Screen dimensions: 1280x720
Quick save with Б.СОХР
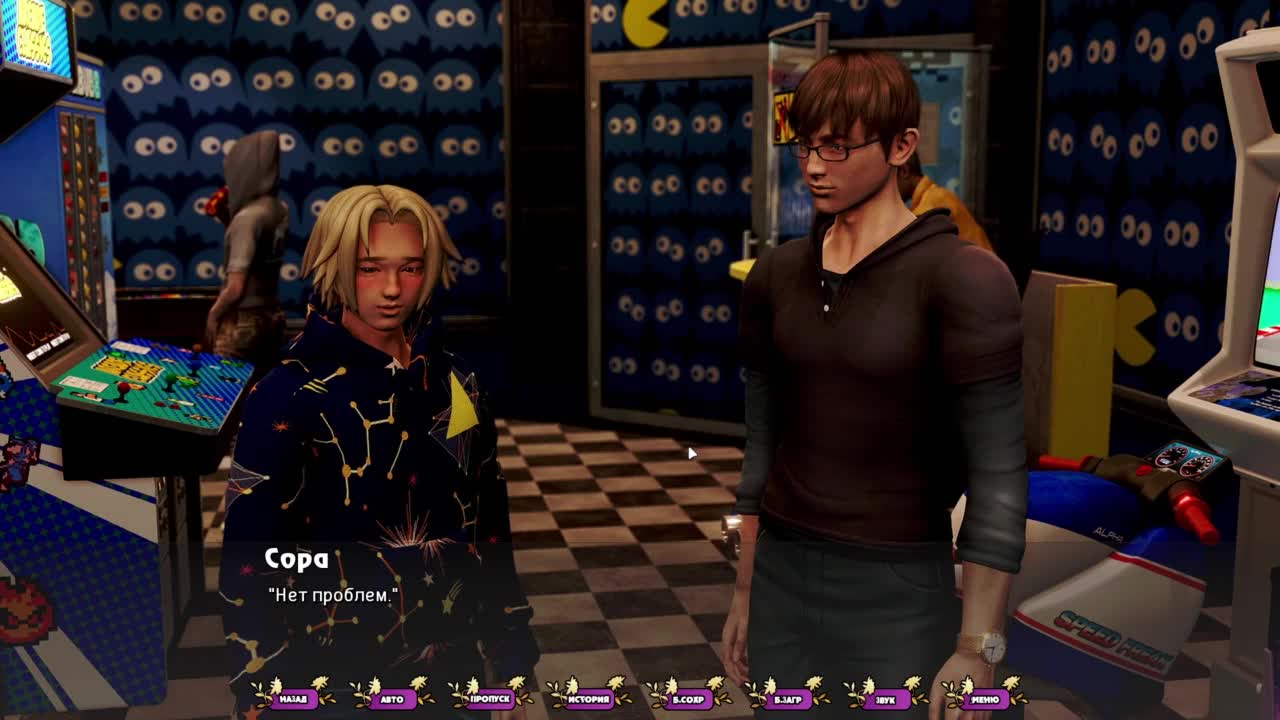(x=688, y=699)
